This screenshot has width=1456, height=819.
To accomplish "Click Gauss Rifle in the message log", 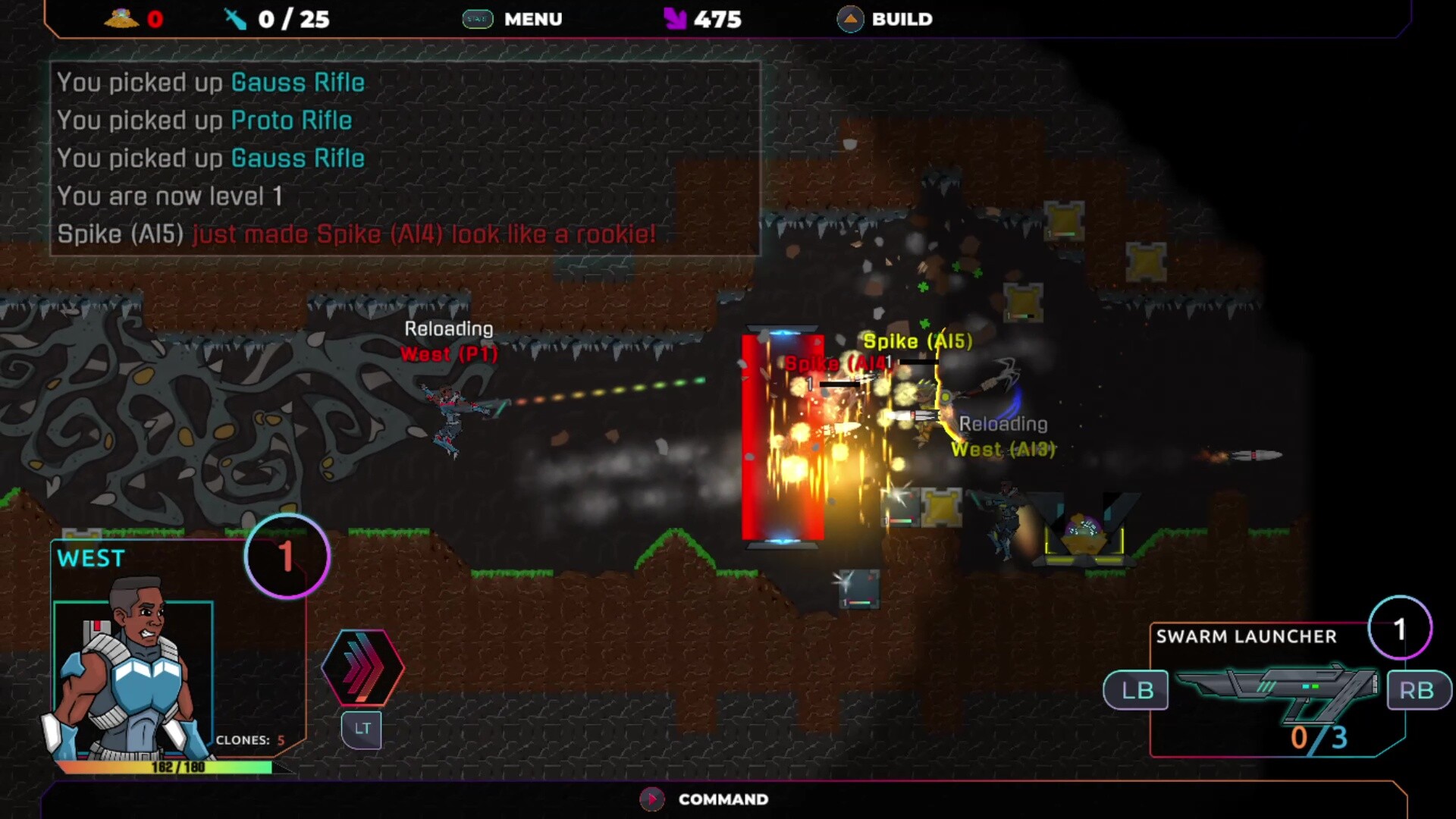I will click(x=297, y=82).
